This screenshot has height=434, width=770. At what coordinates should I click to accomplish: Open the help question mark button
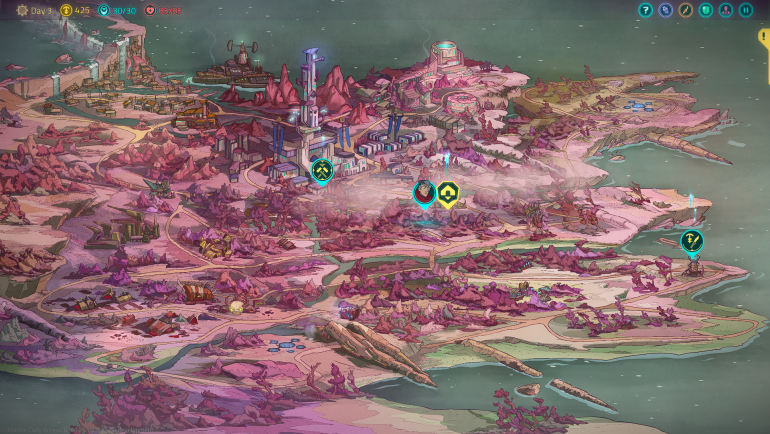(x=645, y=10)
